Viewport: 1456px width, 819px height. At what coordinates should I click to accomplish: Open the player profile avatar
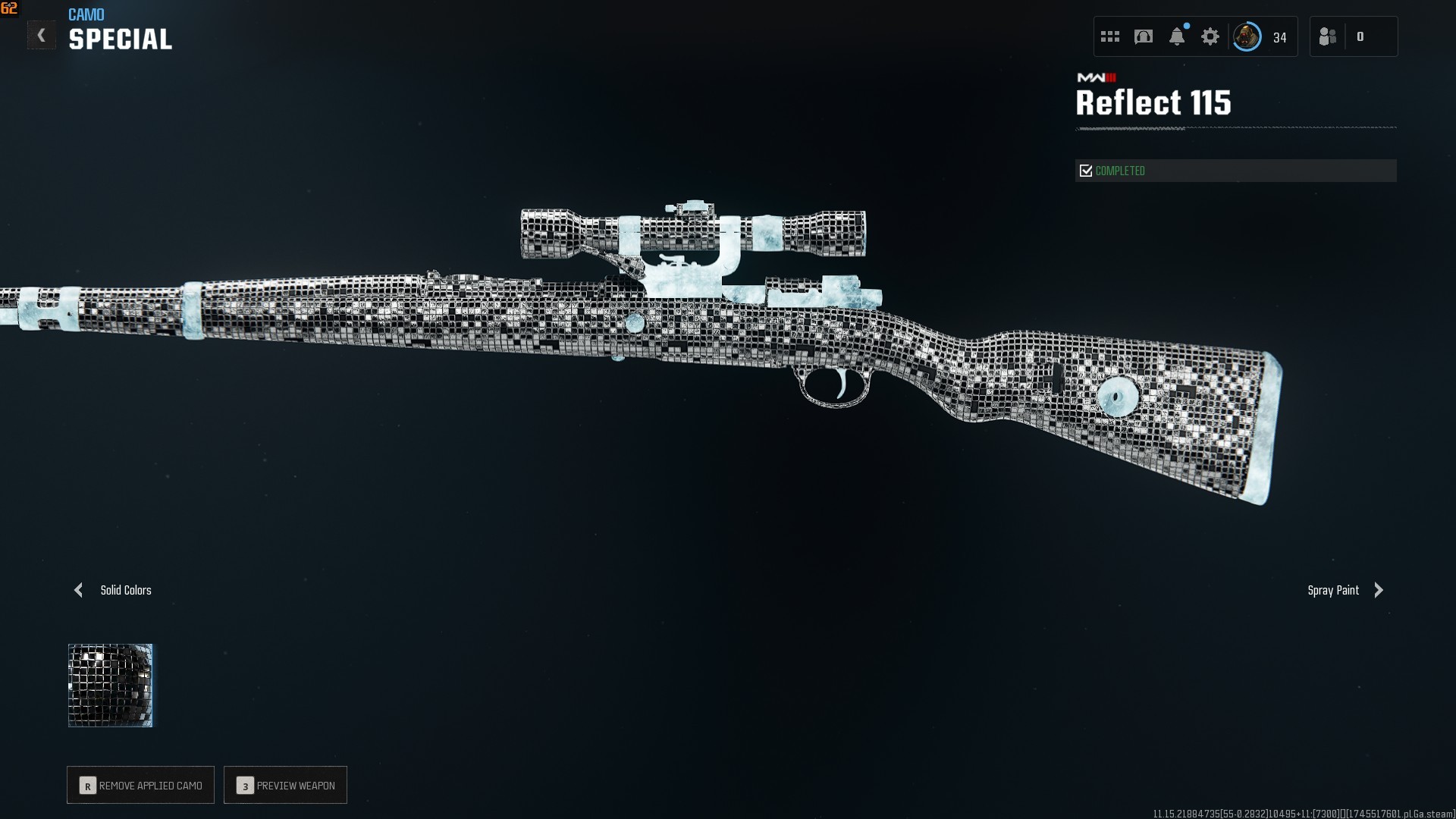[1247, 36]
